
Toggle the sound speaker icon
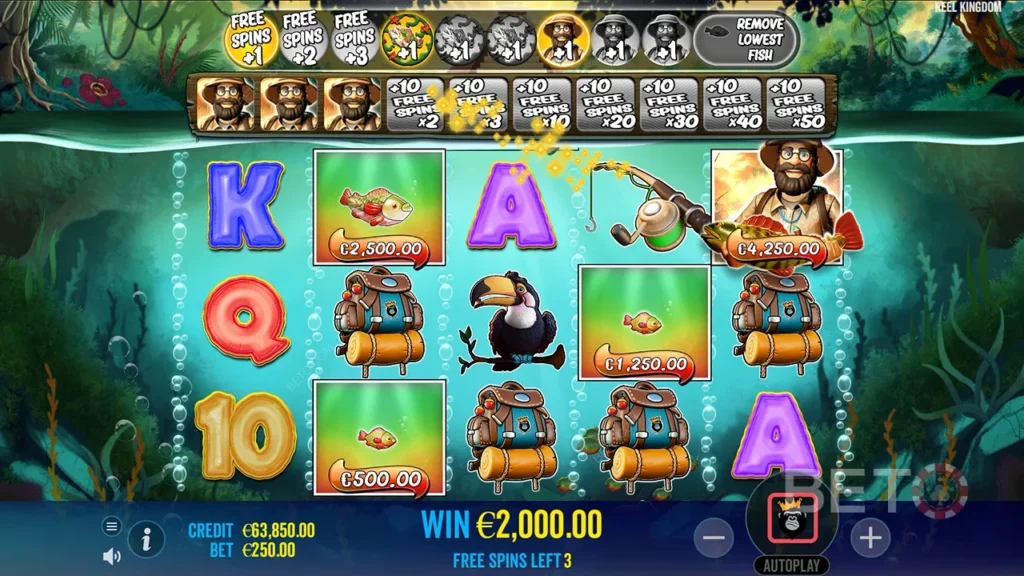[111, 555]
